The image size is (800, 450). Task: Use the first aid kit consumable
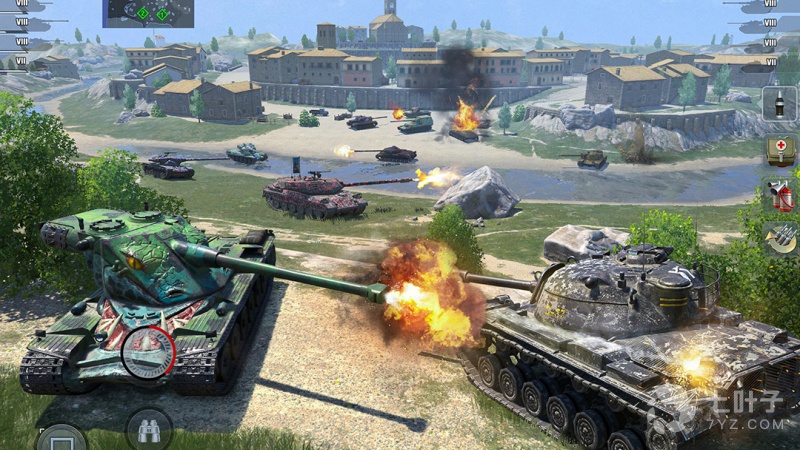coord(780,150)
